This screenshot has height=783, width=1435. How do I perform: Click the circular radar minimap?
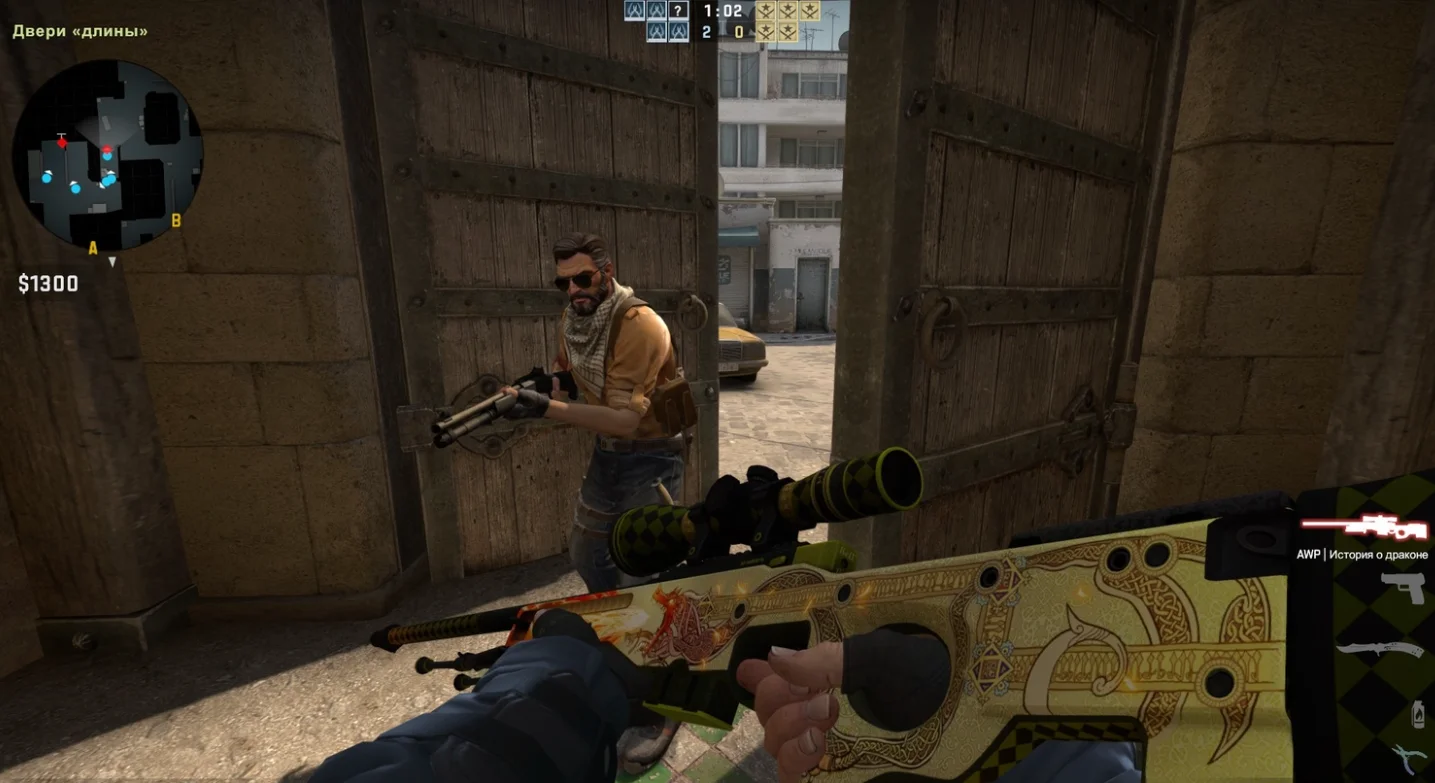107,155
